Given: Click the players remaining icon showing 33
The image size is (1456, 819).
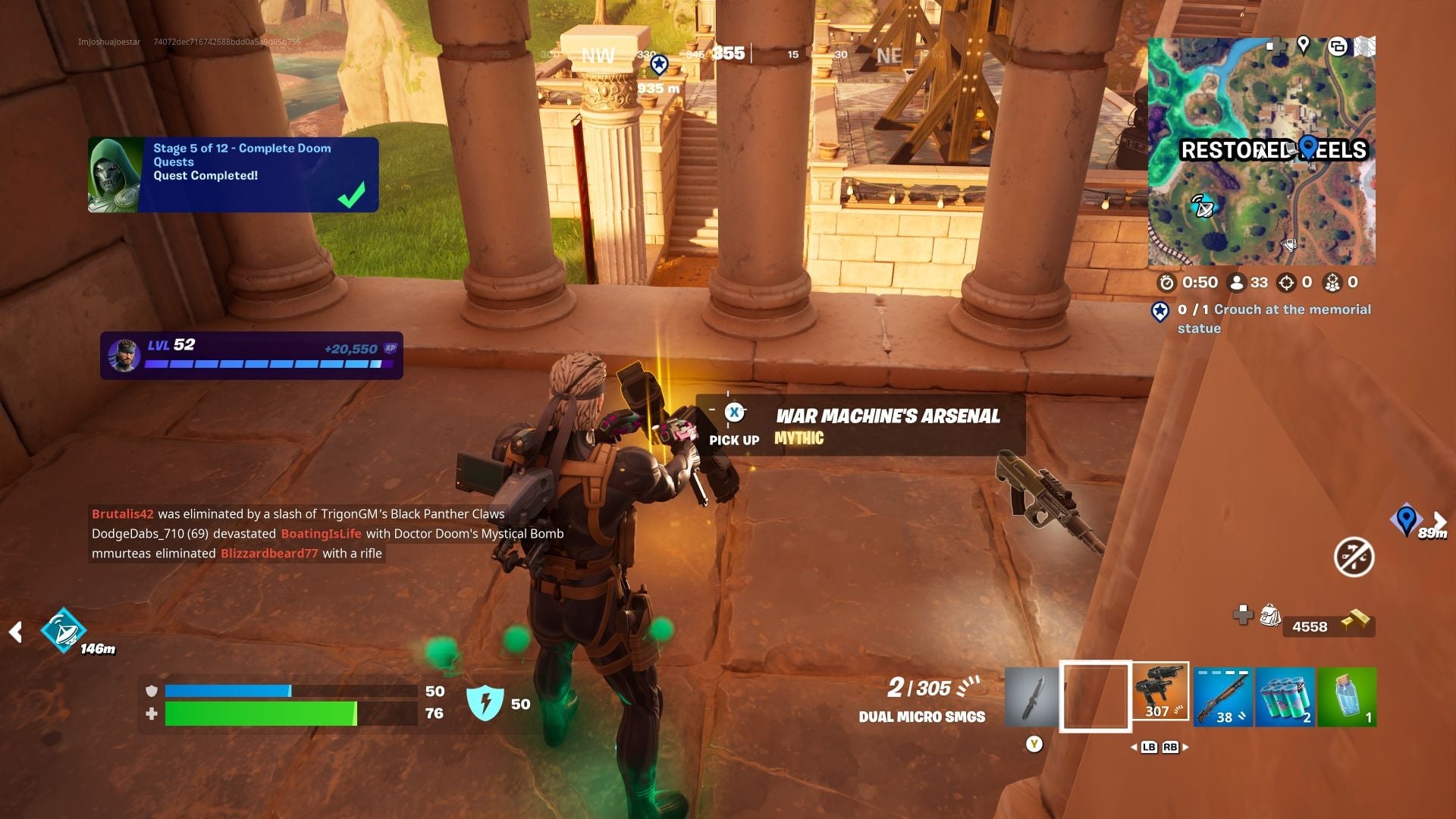Looking at the screenshot, I should pos(1237,282).
